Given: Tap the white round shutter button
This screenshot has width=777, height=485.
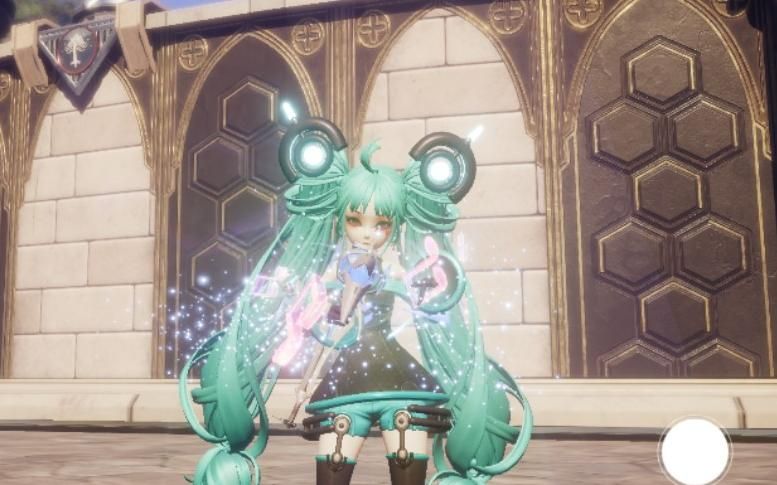Looking at the screenshot, I should click(695, 451).
